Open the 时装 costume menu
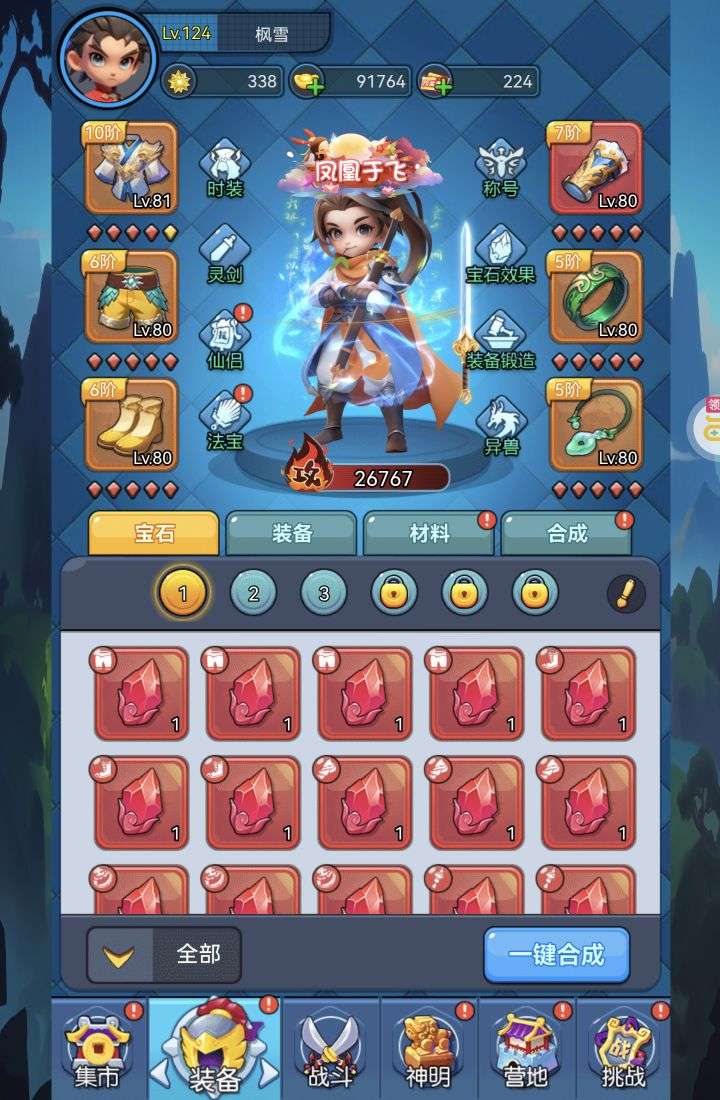720x1100 pixels. tap(225, 168)
